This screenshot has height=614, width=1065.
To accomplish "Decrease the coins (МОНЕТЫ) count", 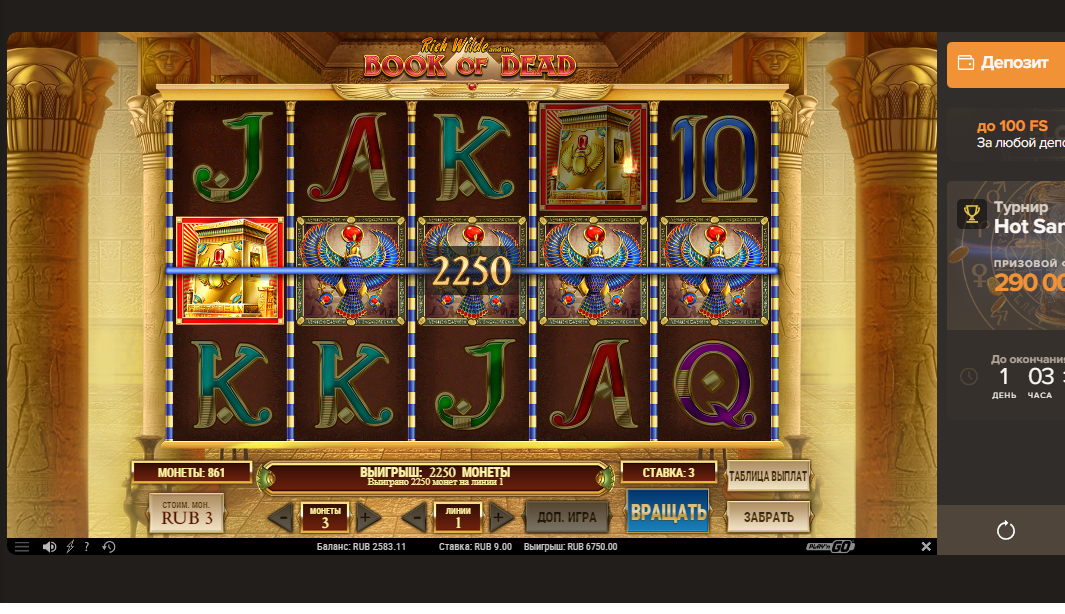I will (x=281, y=518).
